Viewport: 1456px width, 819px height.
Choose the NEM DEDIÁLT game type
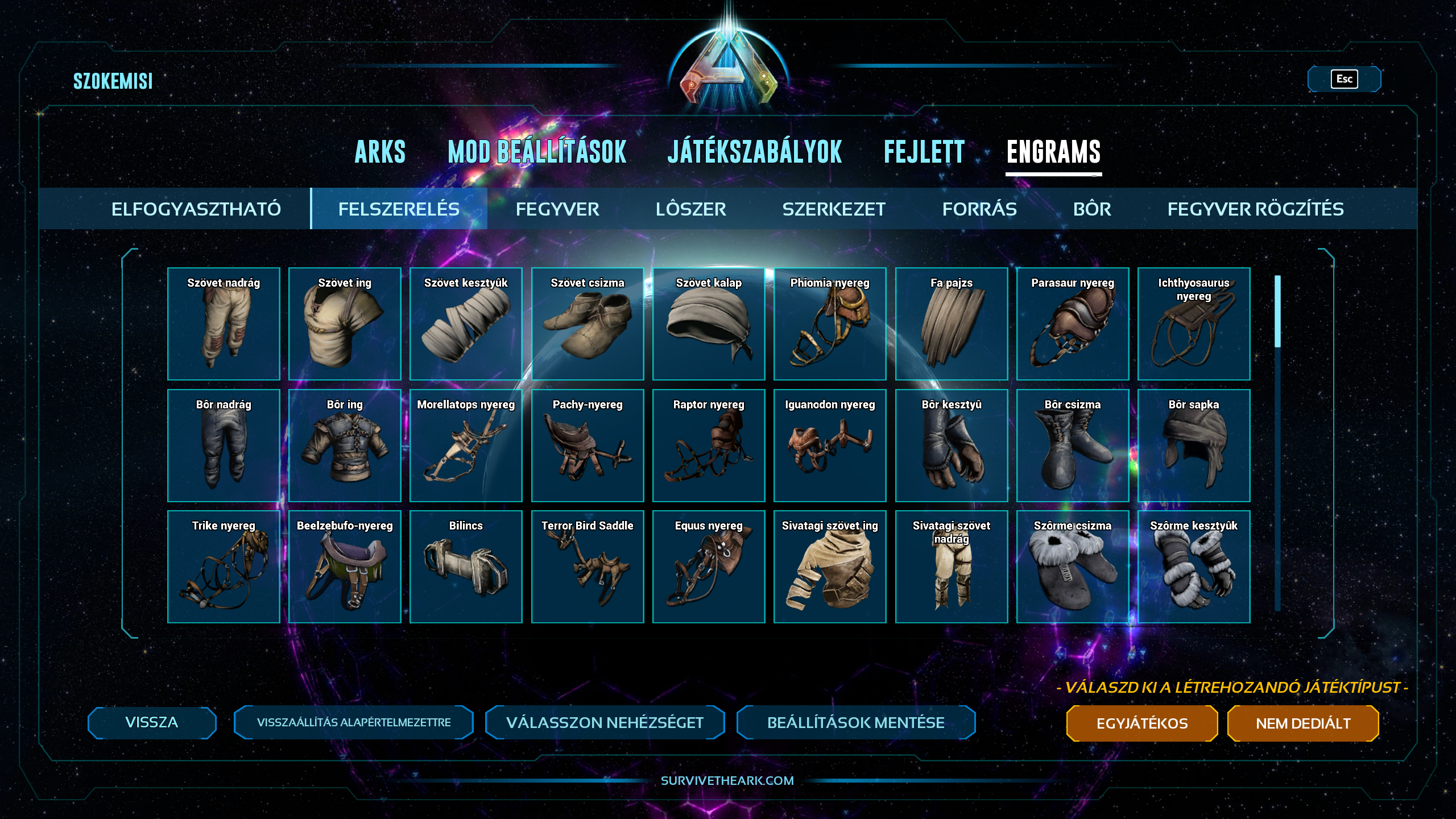[x=1302, y=723]
